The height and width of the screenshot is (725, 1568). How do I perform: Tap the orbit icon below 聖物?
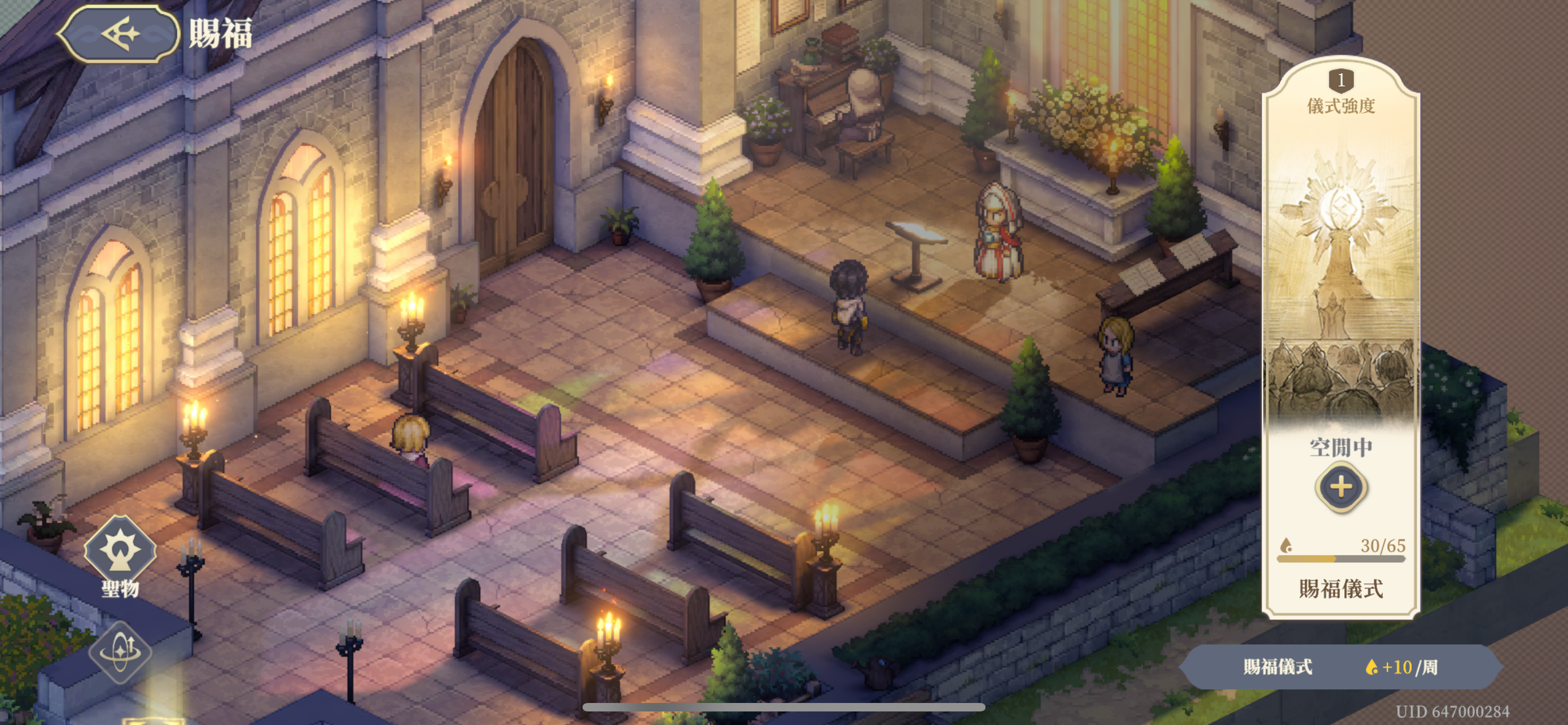tap(120, 652)
